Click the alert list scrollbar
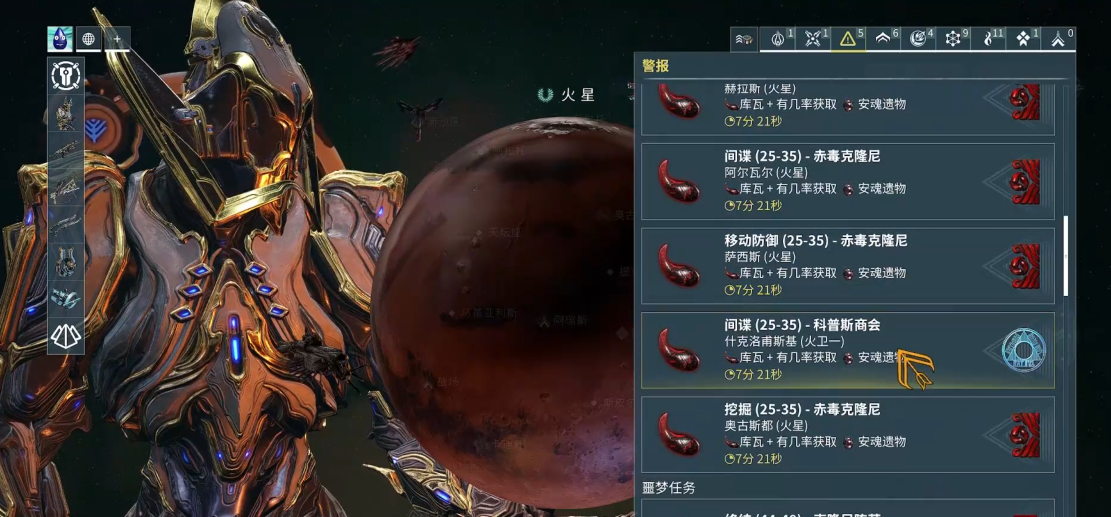1111x517 pixels. [x=1065, y=255]
